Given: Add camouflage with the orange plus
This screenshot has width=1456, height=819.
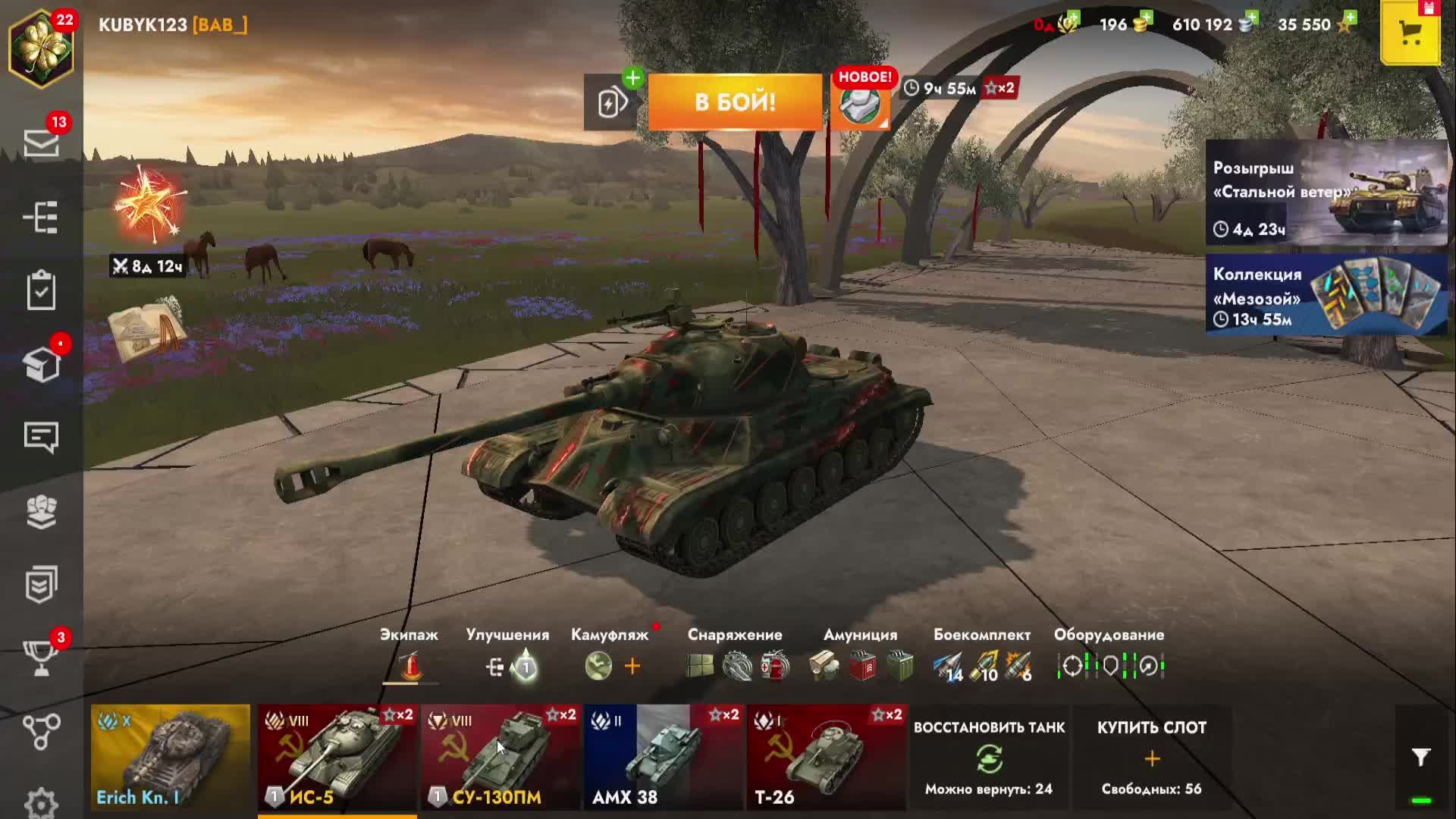Looking at the screenshot, I should click(632, 667).
